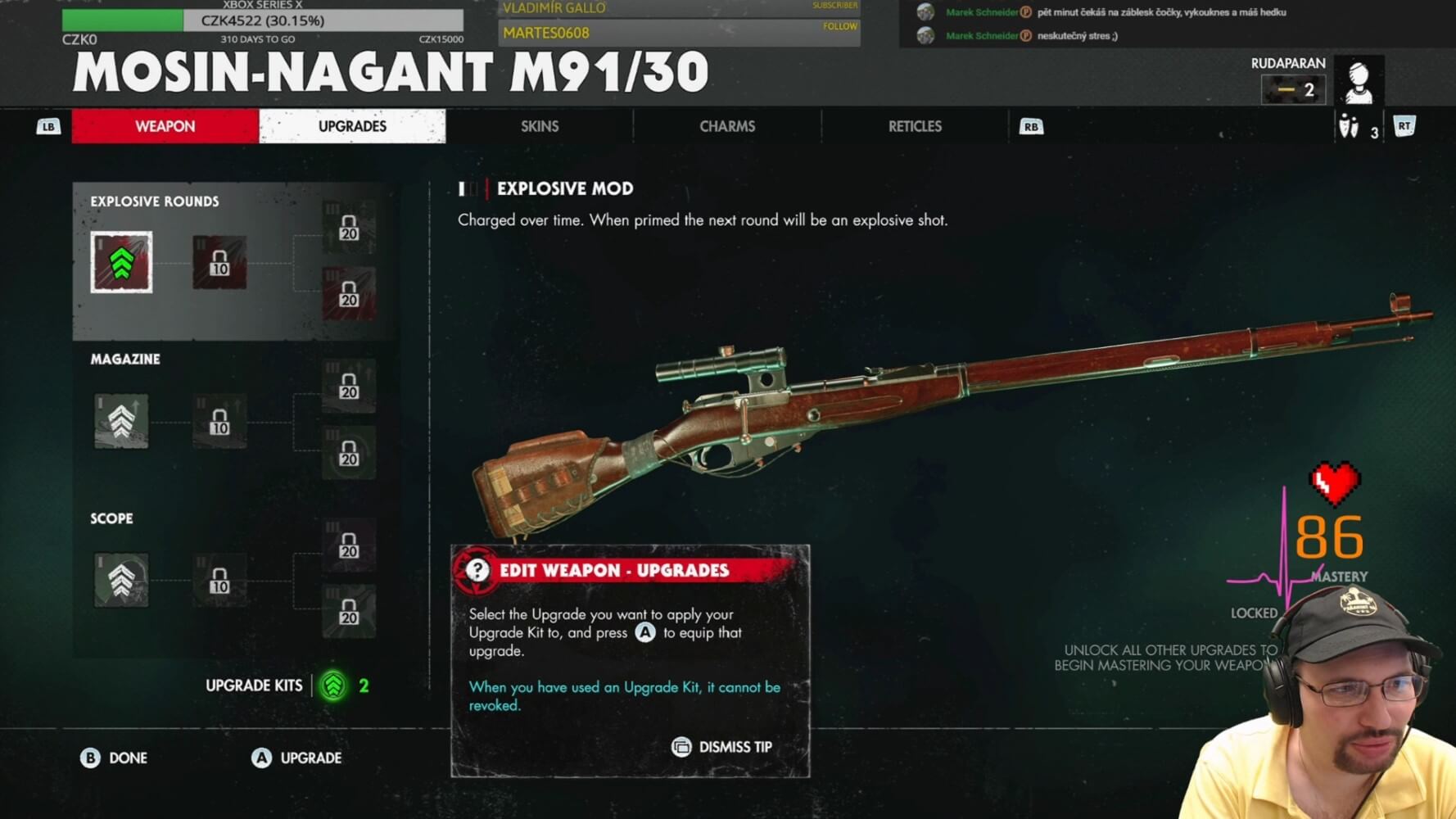The image size is (1456, 819).
Task: Choose the first Scope upgrade slot
Action: coord(121,580)
